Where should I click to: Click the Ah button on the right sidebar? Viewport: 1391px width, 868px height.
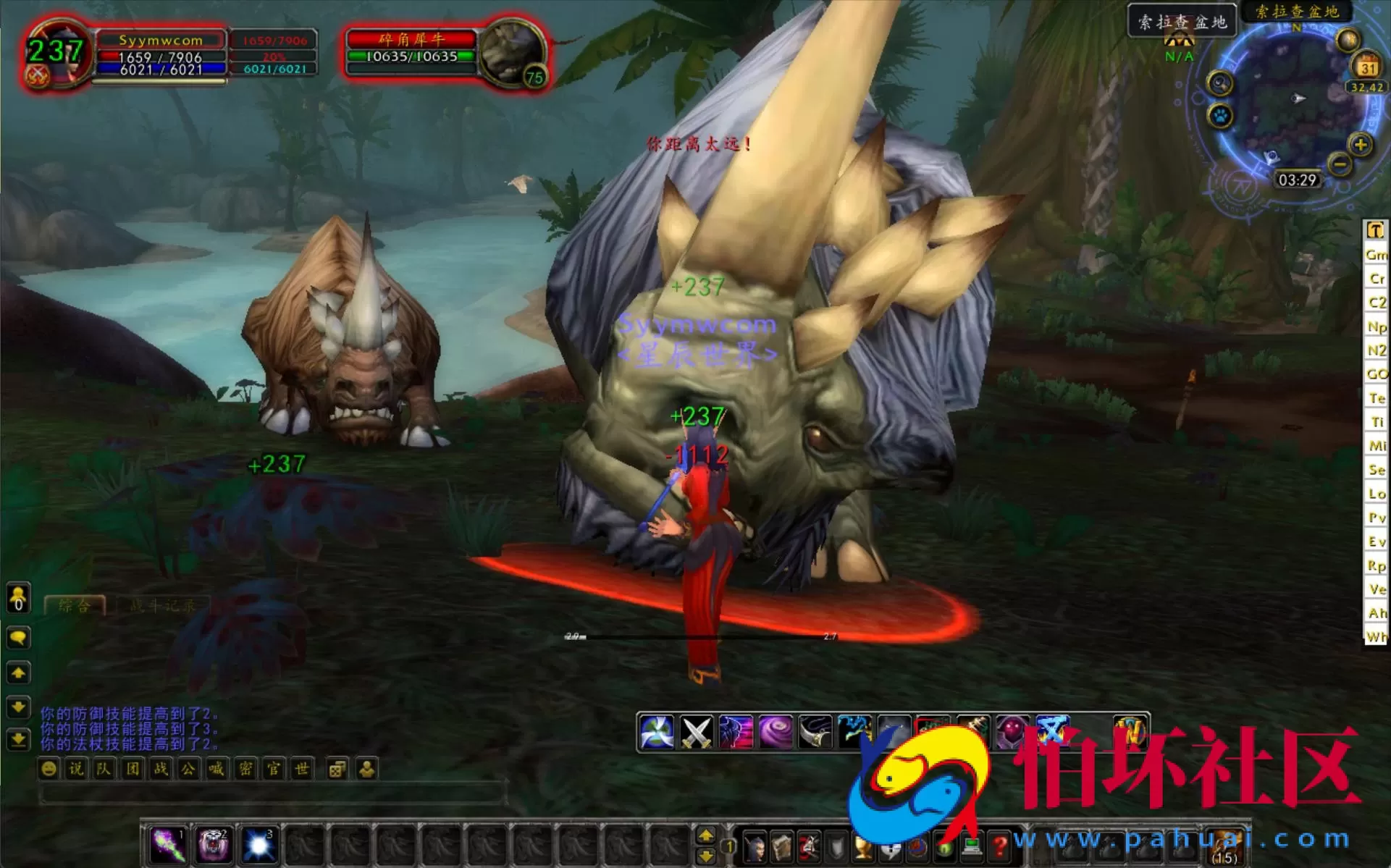pos(1375,613)
